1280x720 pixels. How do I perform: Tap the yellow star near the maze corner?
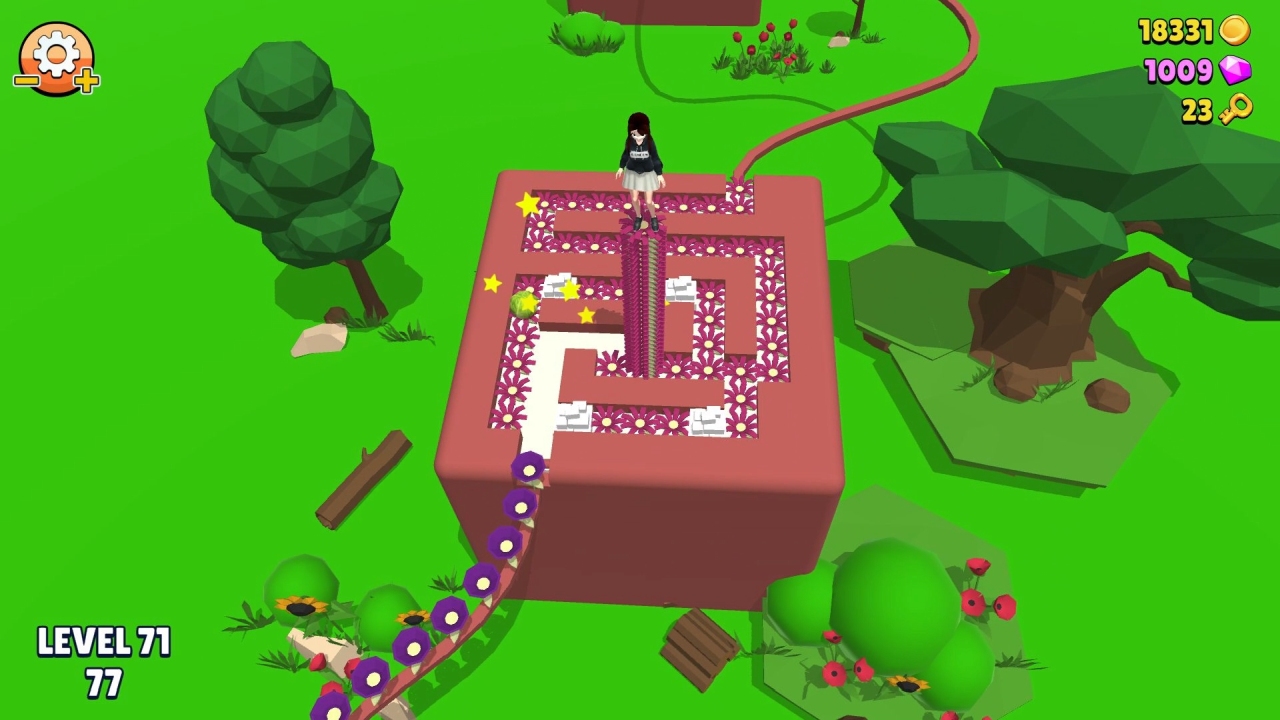(527, 203)
